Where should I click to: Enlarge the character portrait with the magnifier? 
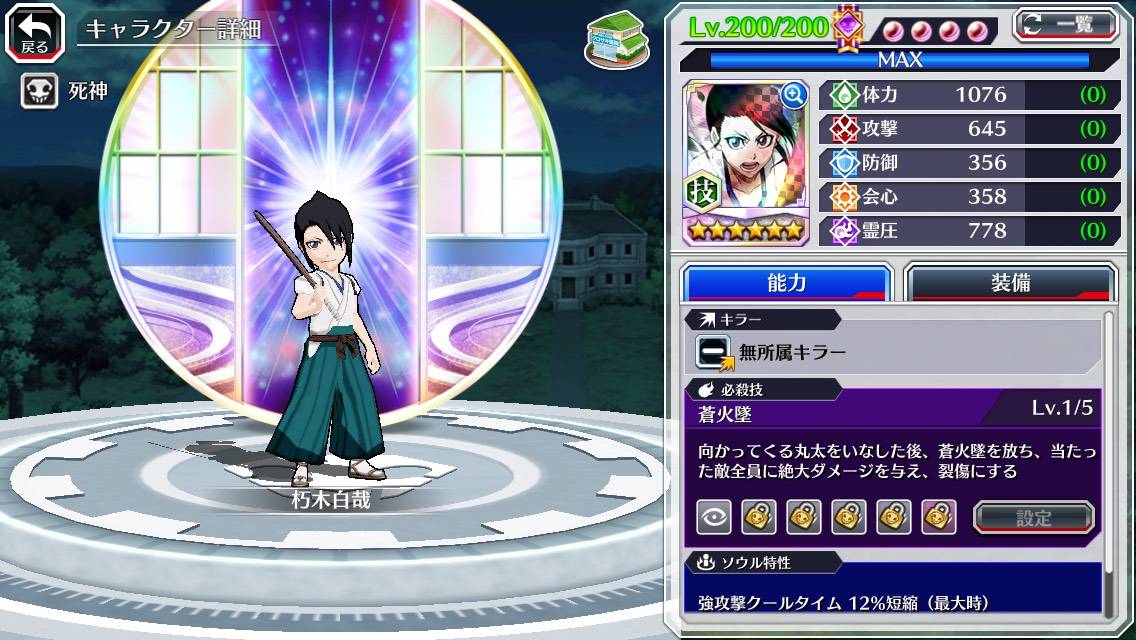(794, 95)
